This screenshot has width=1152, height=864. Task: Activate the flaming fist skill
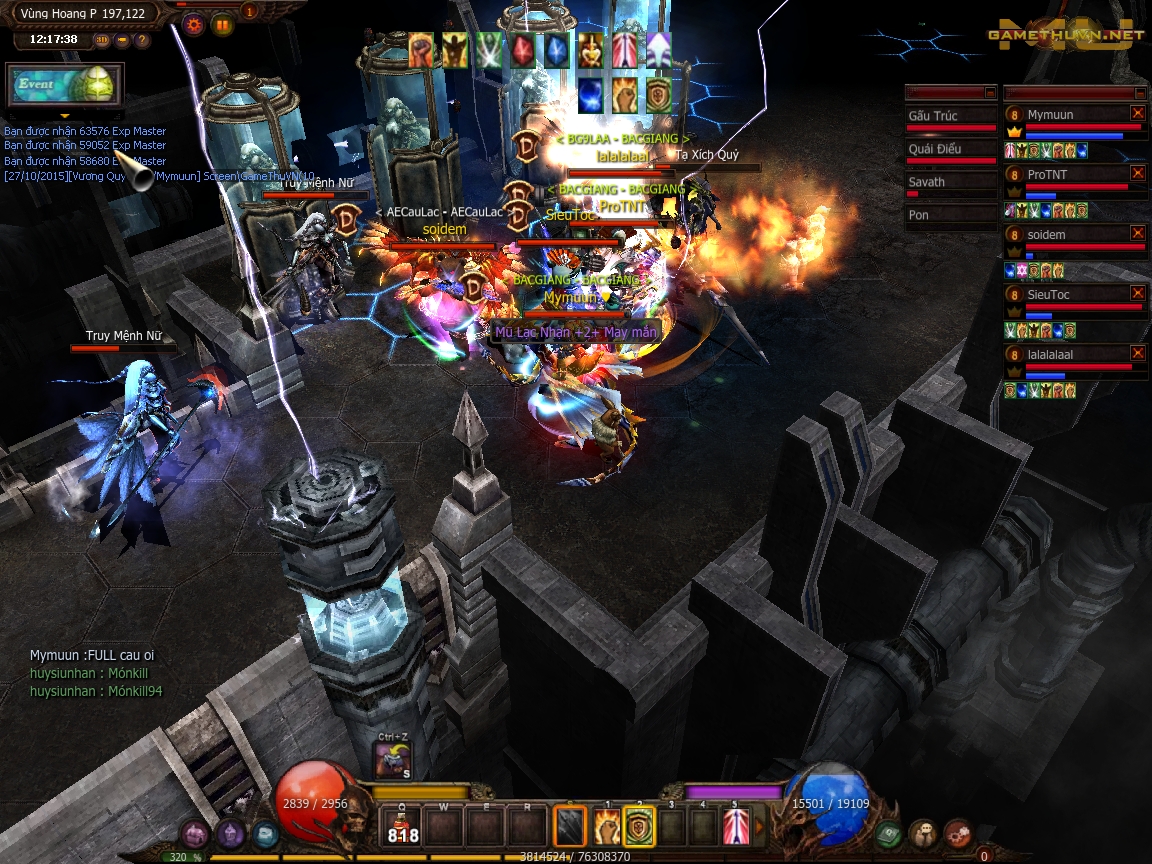point(607,826)
